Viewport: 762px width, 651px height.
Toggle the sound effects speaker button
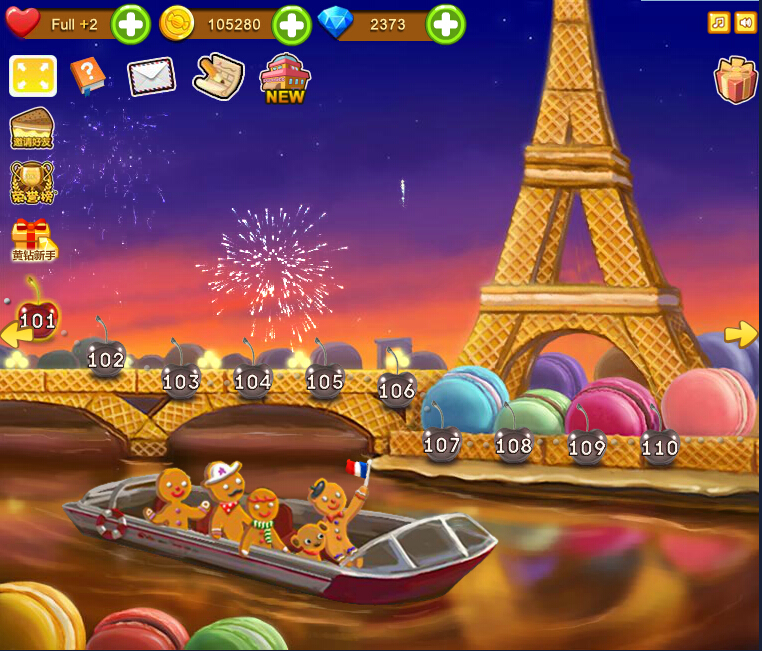coord(745,22)
